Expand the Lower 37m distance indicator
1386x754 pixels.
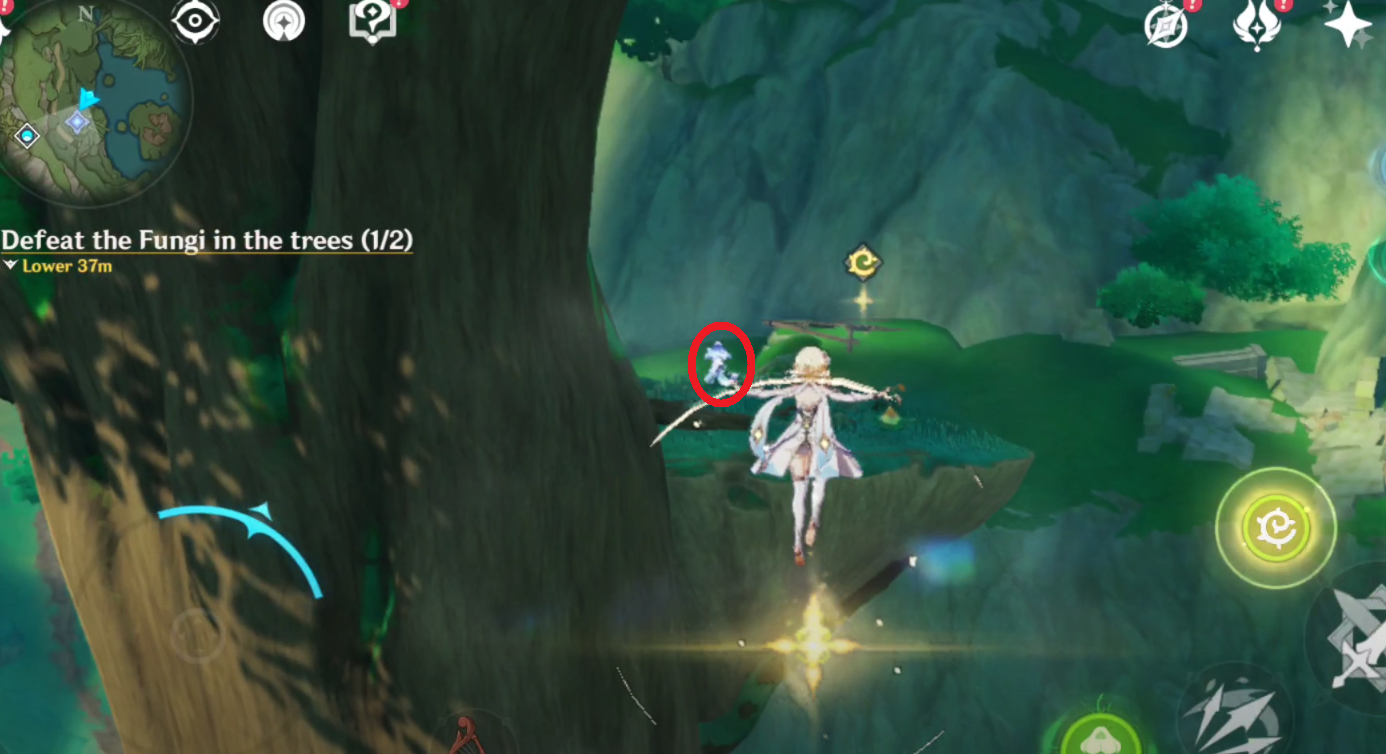(58, 266)
